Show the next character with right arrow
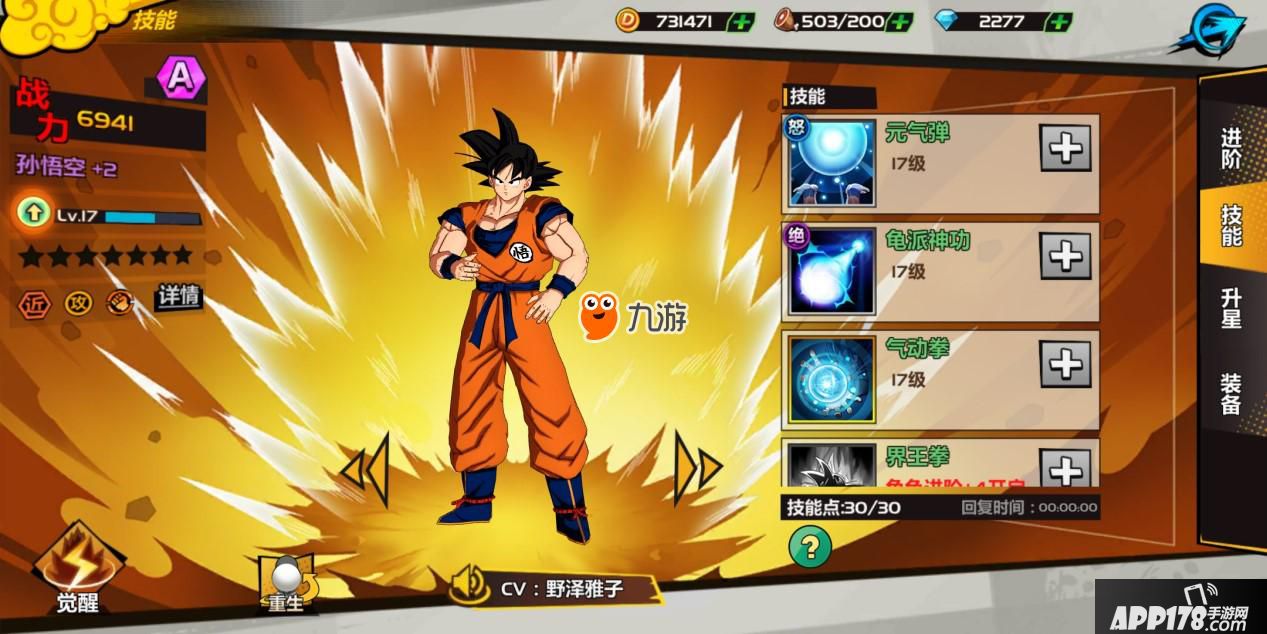This screenshot has width=1267, height=634. (x=697, y=467)
